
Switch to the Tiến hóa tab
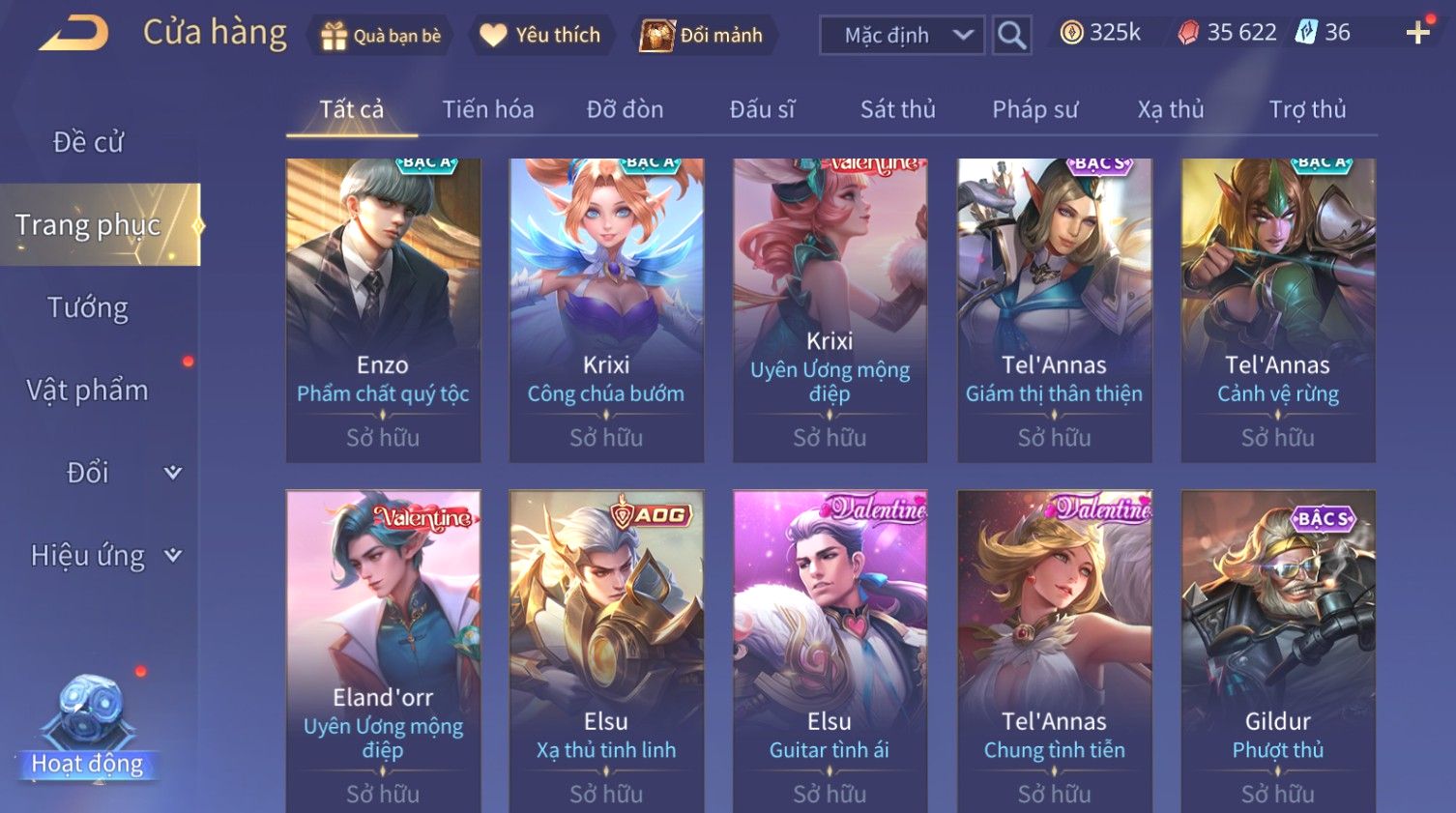coord(488,109)
